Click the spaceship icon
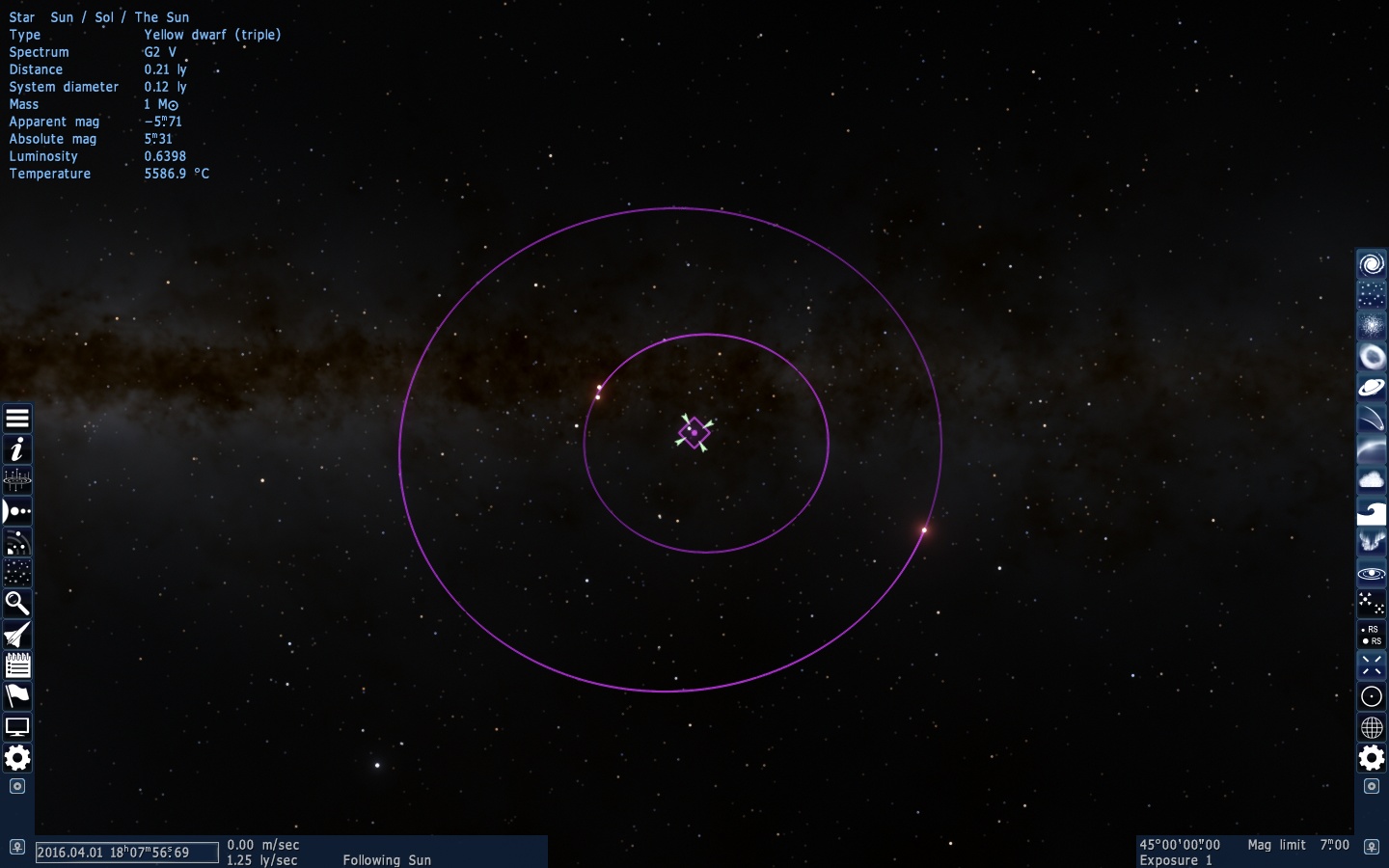This screenshot has width=1389, height=868. click(17, 635)
